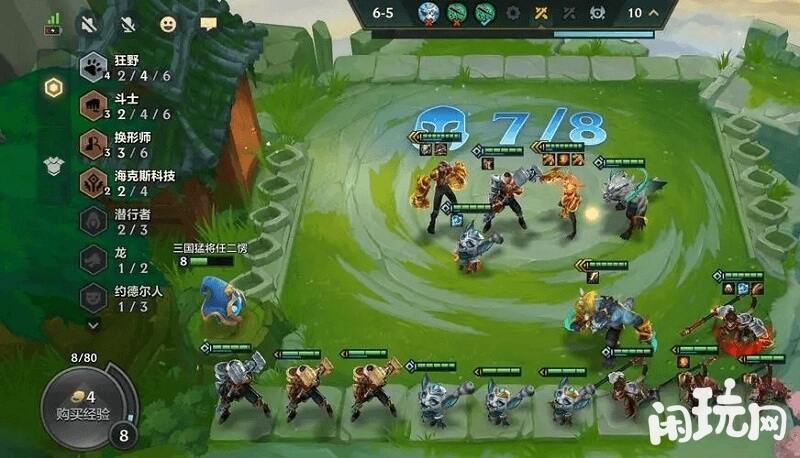This screenshot has width=800, height=458.
Task: Toggle the muted microphone icon
Action: tap(129, 21)
